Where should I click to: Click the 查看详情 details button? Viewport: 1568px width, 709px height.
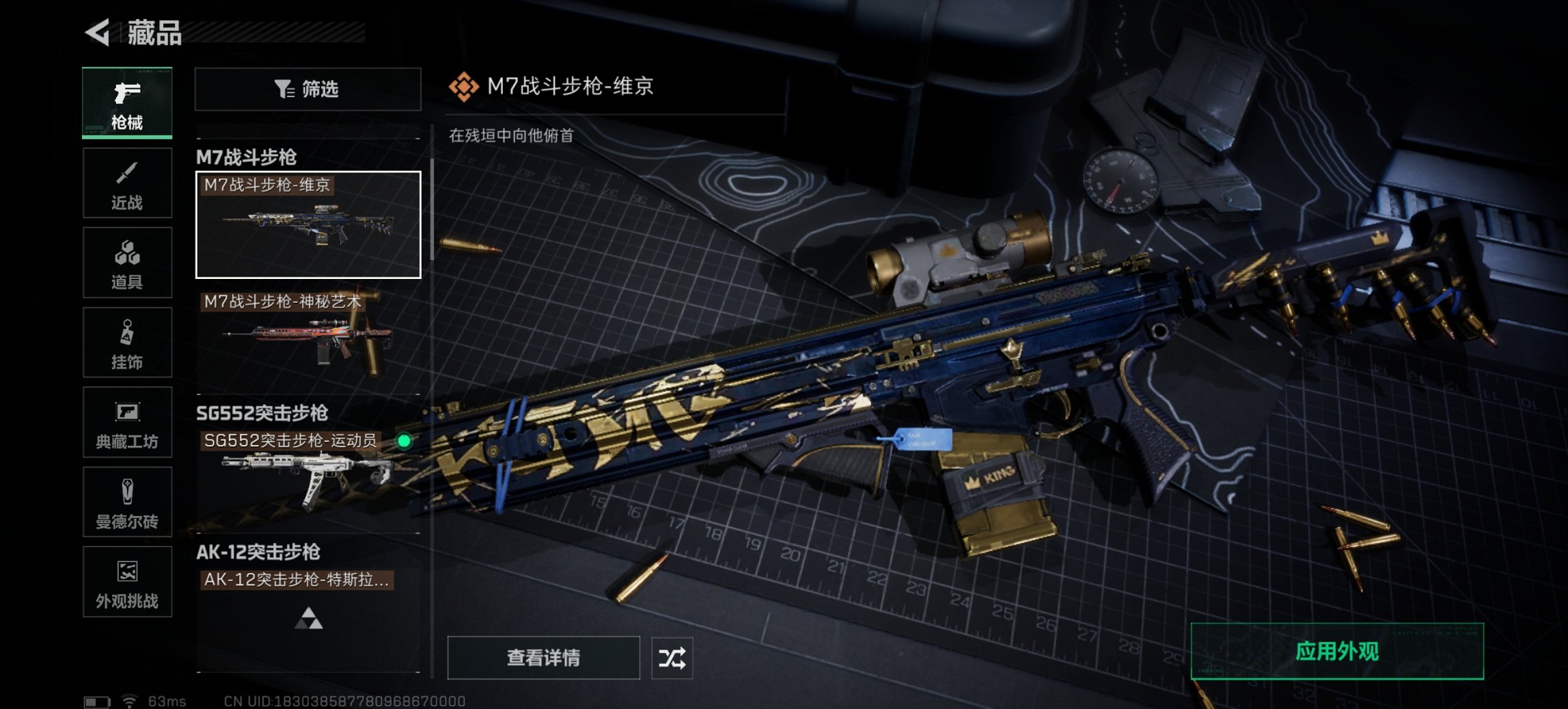tap(542, 658)
